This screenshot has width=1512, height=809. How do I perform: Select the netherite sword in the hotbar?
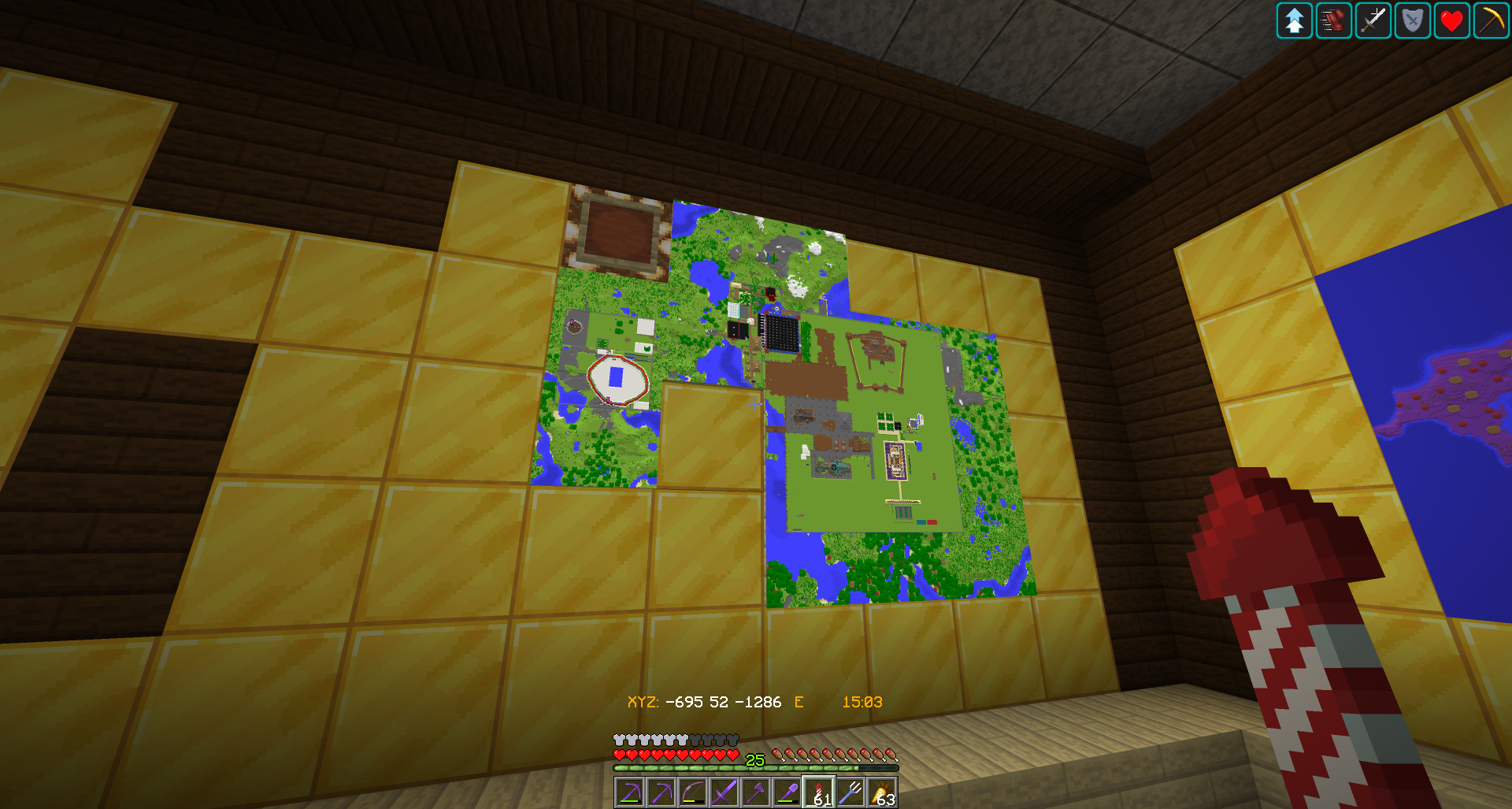click(724, 790)
